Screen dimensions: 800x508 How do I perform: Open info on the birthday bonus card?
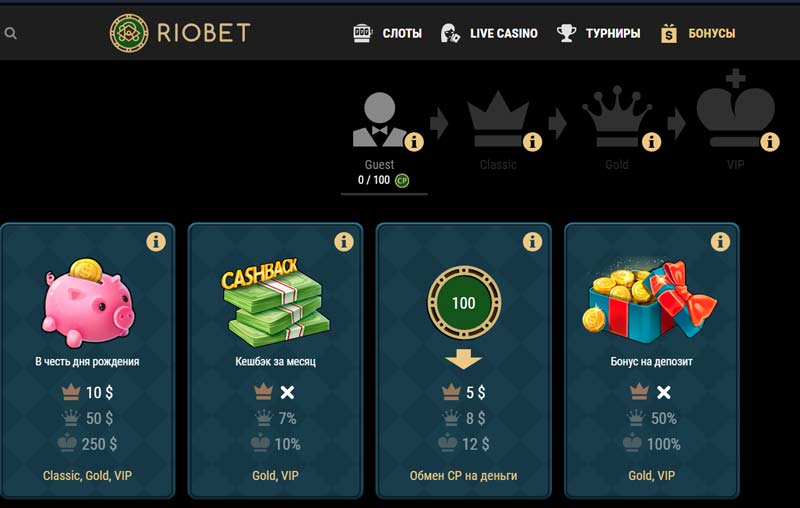pos(155,242)
